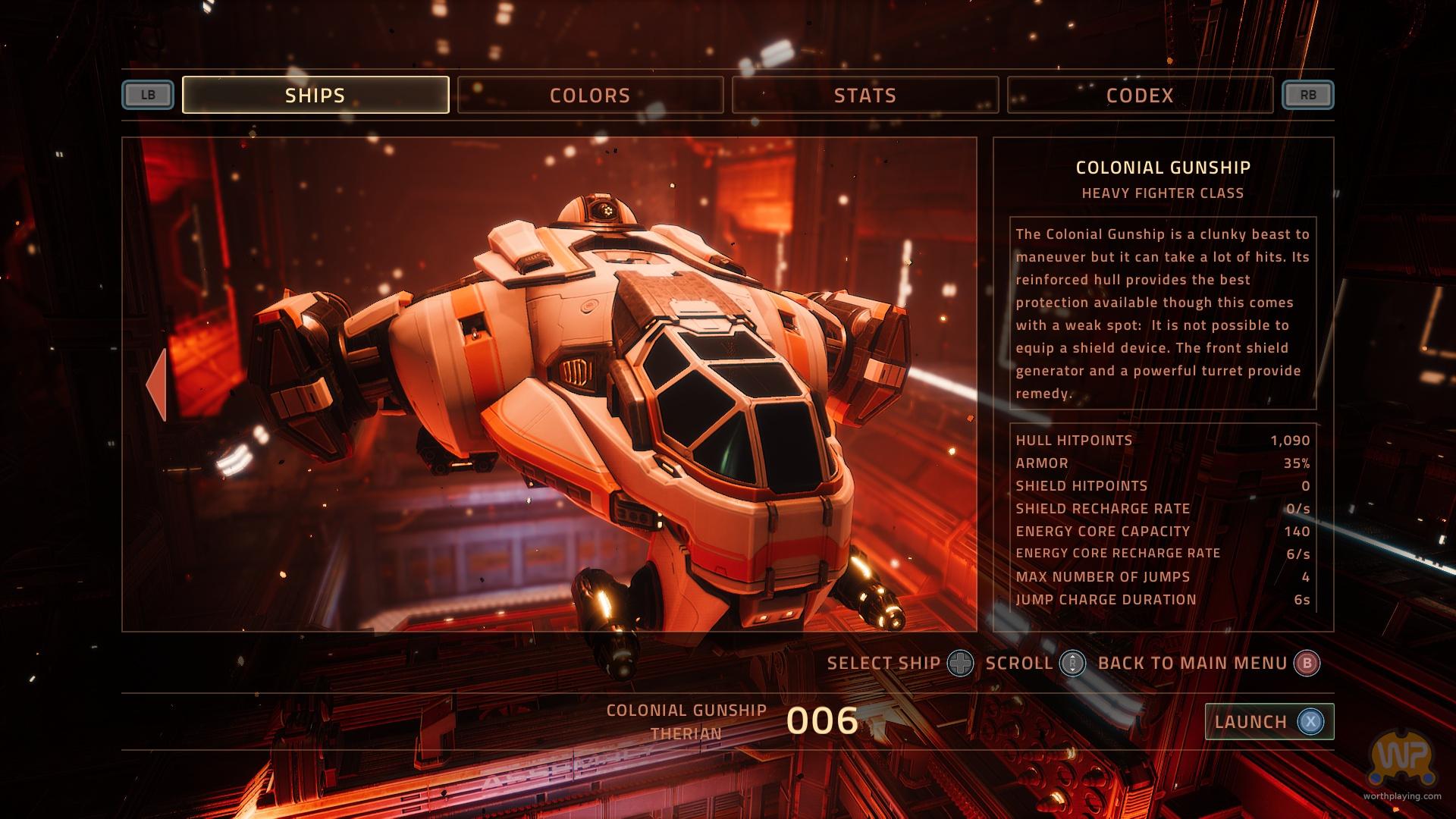Select the Codex tab
Viewport: 1456px width, 819px height.
[1140, 95]
